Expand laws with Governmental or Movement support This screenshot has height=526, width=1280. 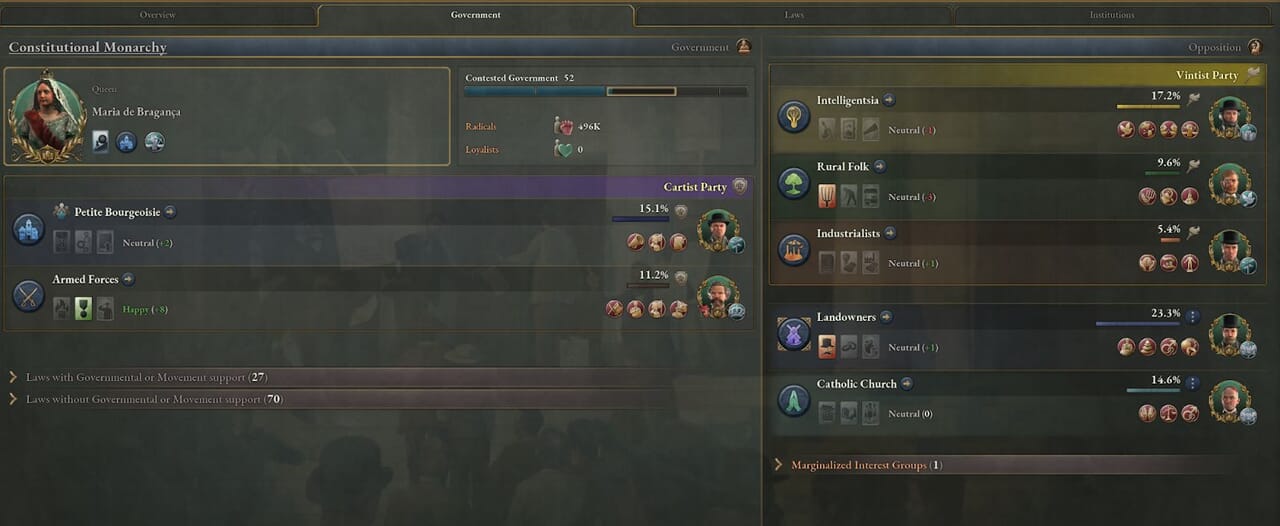(146, 378)
